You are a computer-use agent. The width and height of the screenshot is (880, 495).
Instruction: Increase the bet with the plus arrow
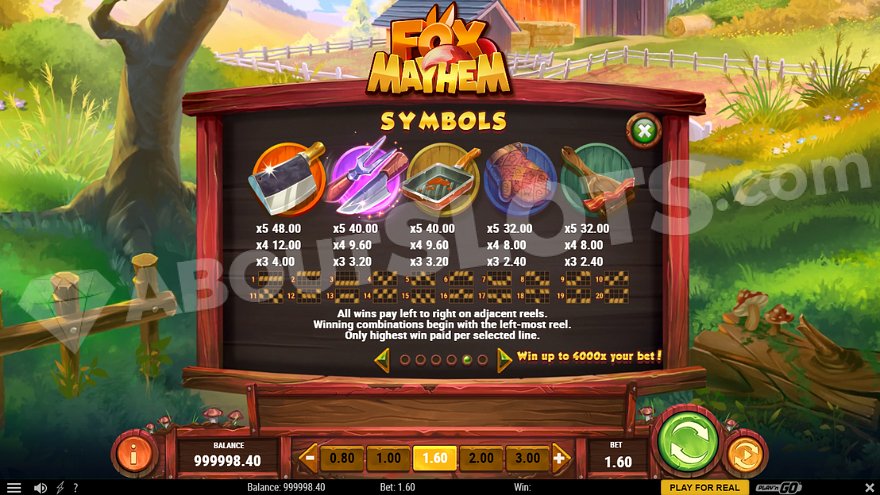click(560, 459)
